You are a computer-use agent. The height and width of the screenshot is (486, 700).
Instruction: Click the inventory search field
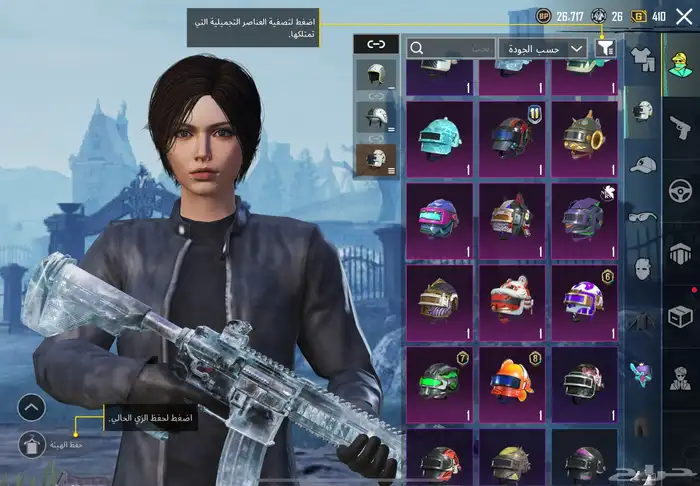[x=450, y=48]
